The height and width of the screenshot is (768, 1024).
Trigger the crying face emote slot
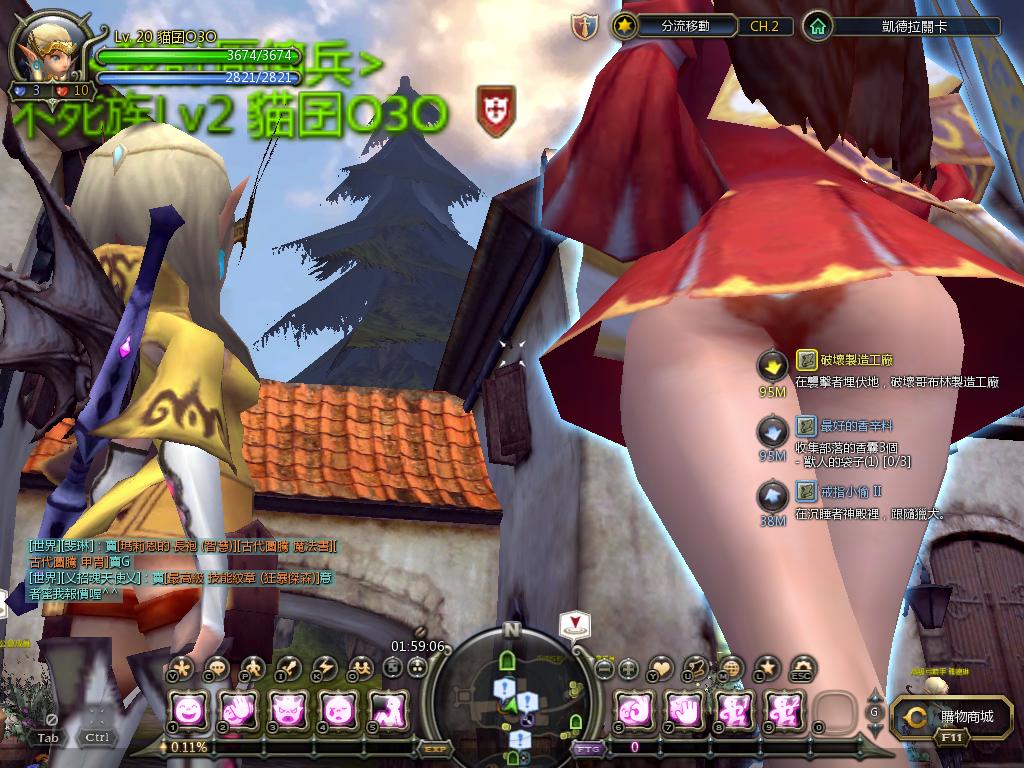(338, 711)
